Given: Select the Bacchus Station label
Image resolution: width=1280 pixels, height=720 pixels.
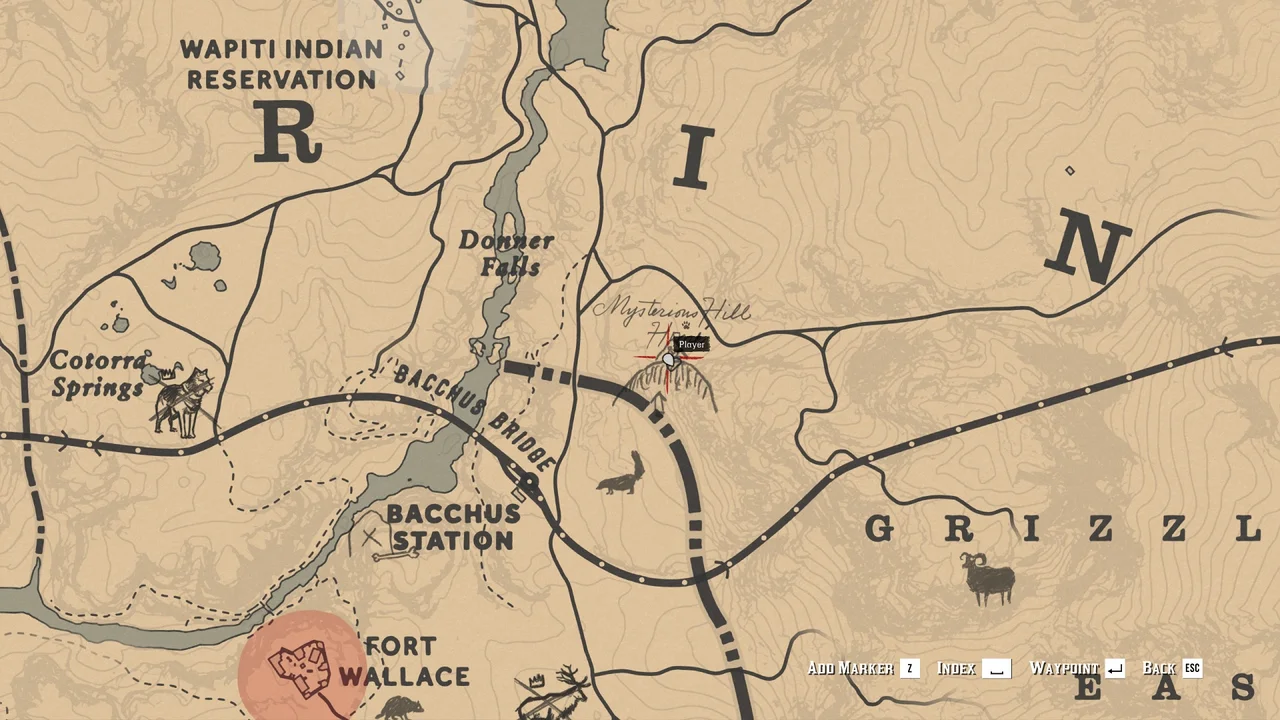Looking at the screenshot, I should point(453,529).
